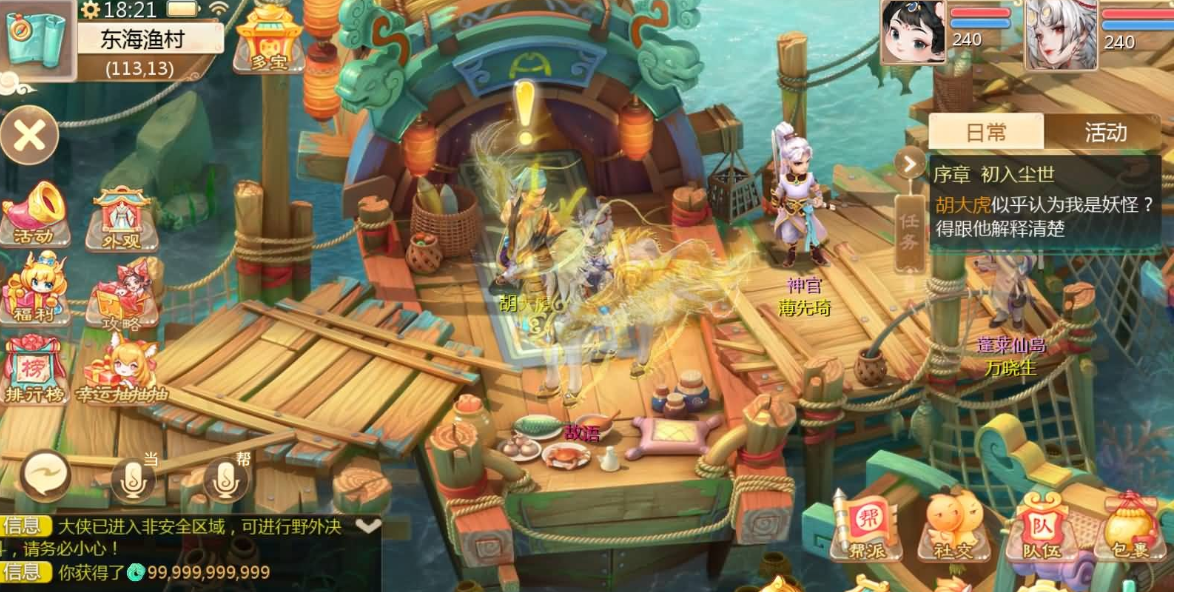The image size is (1181, 592).
Task: Switch to the 日常 tab
Action: click(x=985, y=132)
